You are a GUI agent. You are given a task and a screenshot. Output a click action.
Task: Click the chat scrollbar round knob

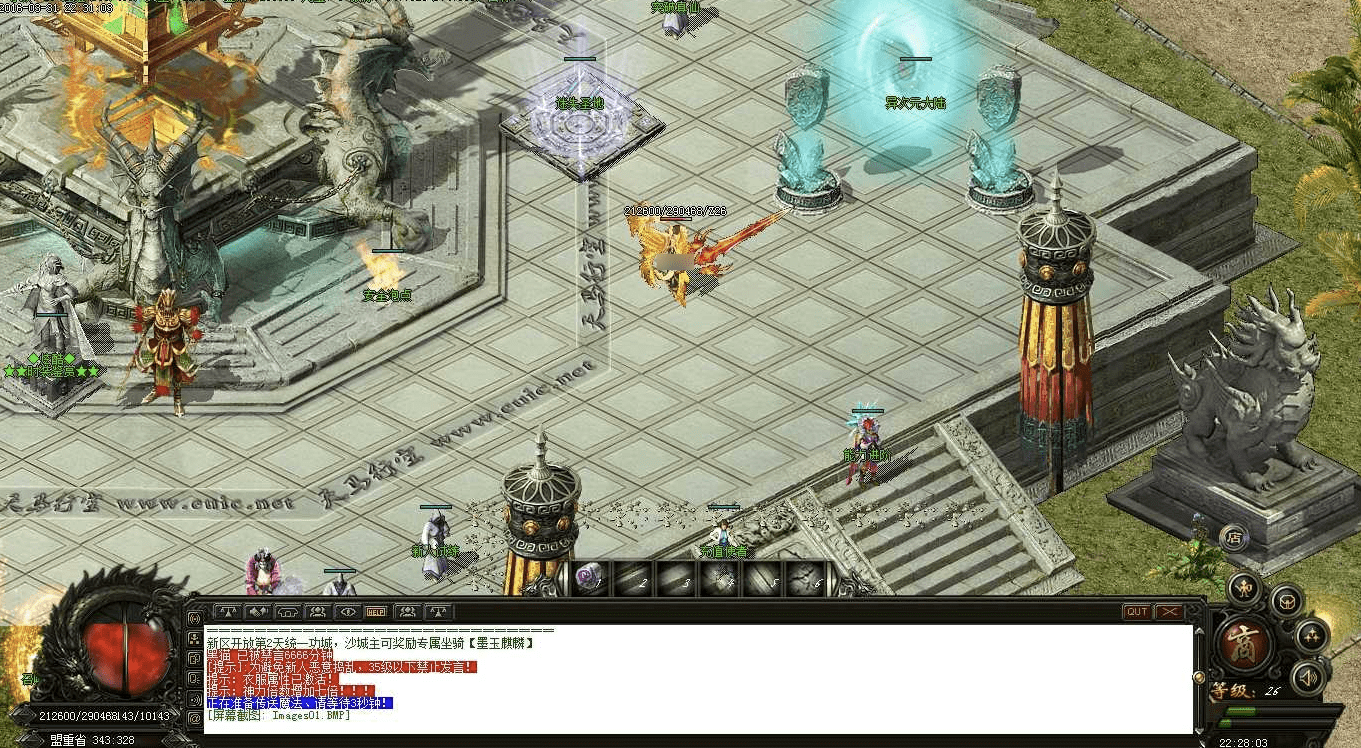[x=1199, y=677]
